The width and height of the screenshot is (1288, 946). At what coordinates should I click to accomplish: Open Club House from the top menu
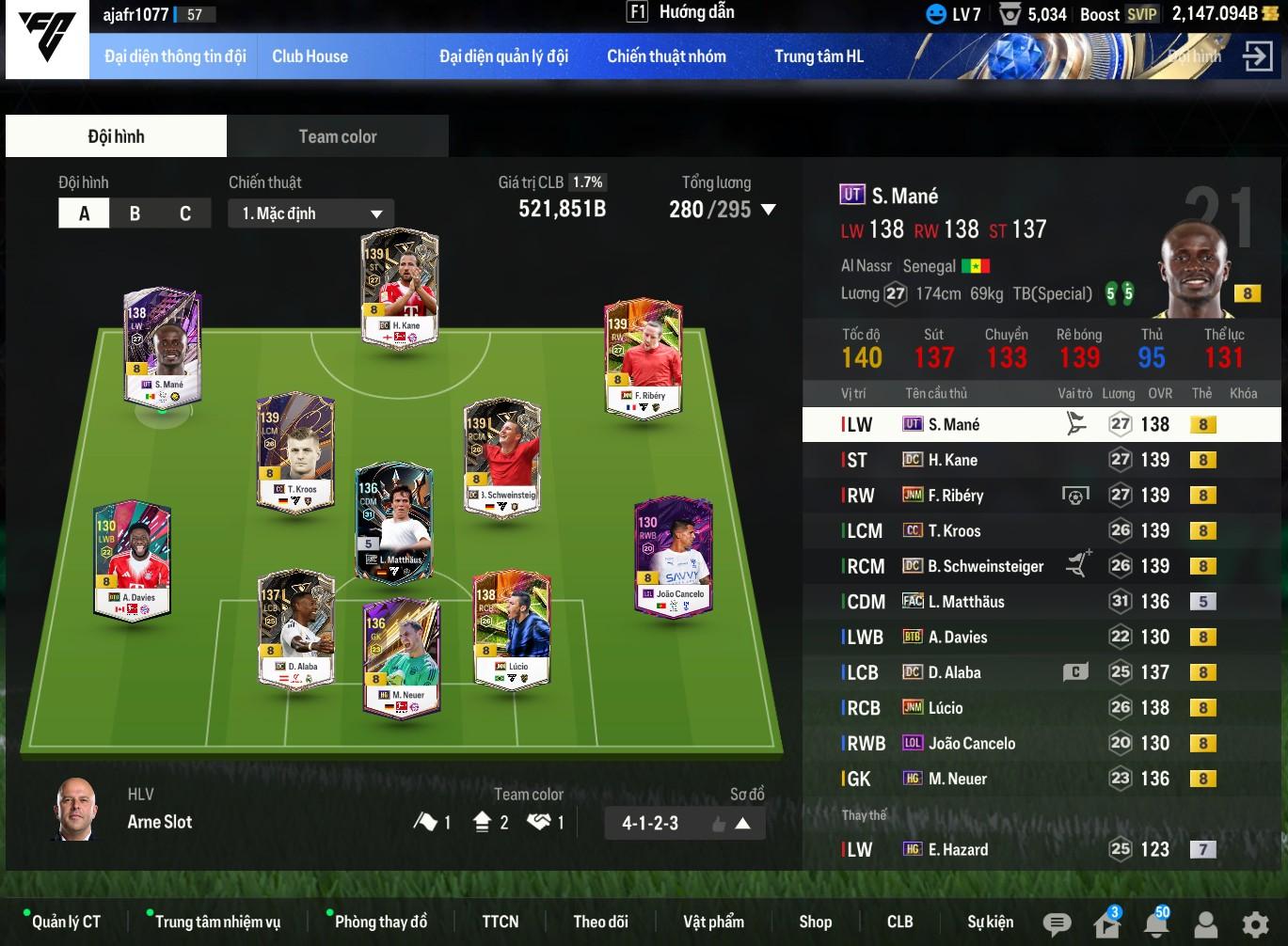coord(310,56)
